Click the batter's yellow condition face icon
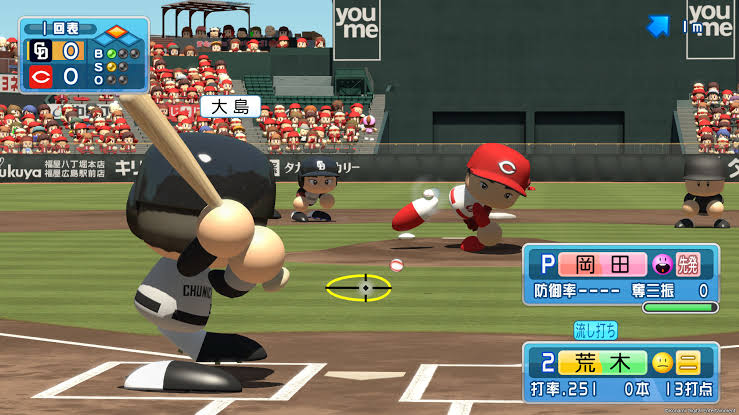Screen dimensions: 739x415 coord(662,363)
